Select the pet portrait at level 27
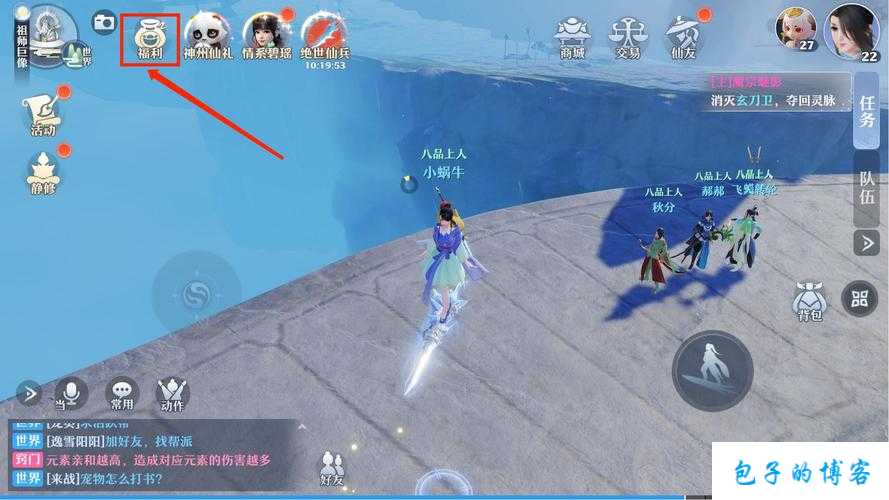The height and width of the screenshot is (500, 889). coord(796,30)
